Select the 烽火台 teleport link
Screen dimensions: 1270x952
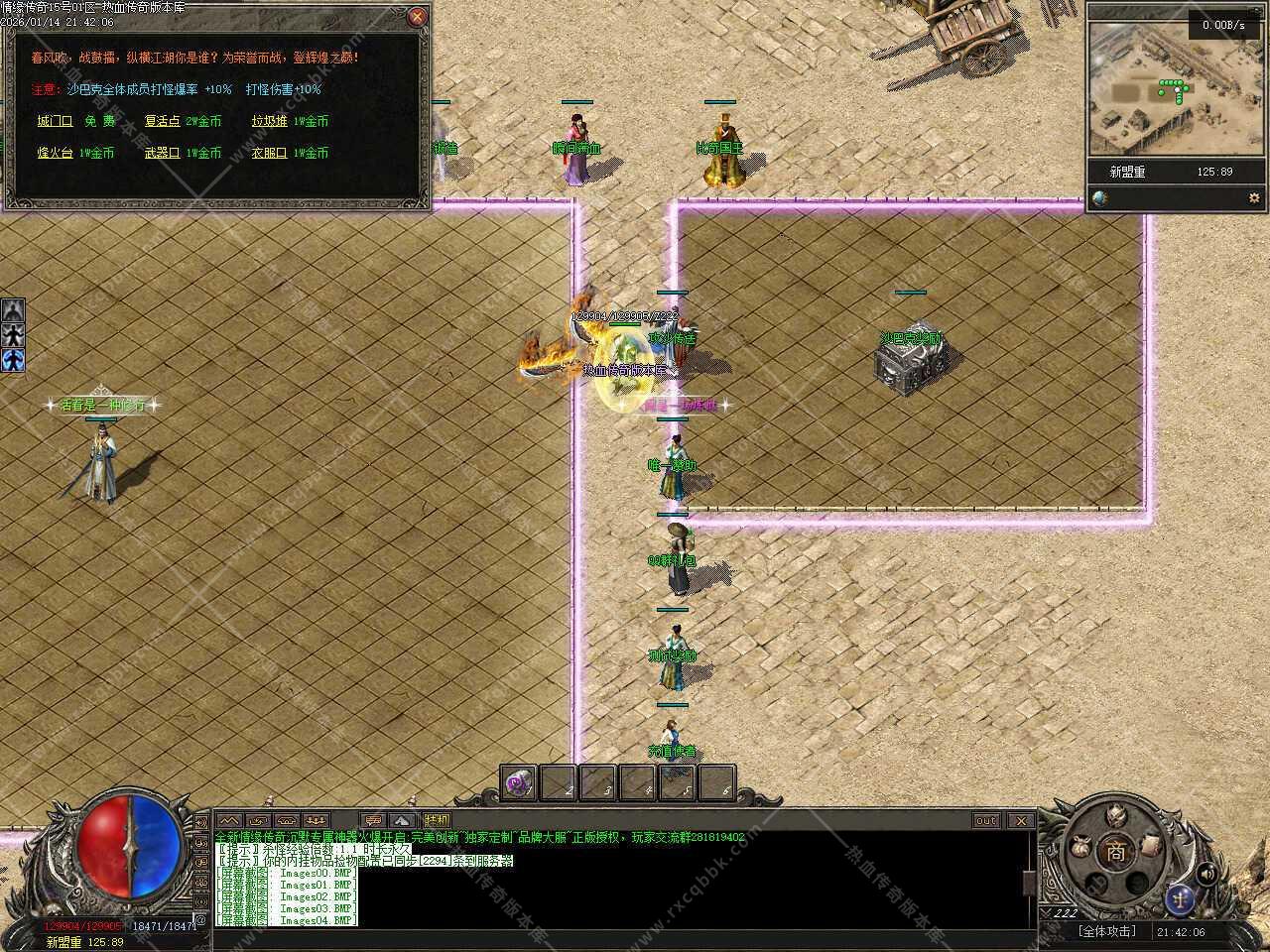(x=55, y=153)
